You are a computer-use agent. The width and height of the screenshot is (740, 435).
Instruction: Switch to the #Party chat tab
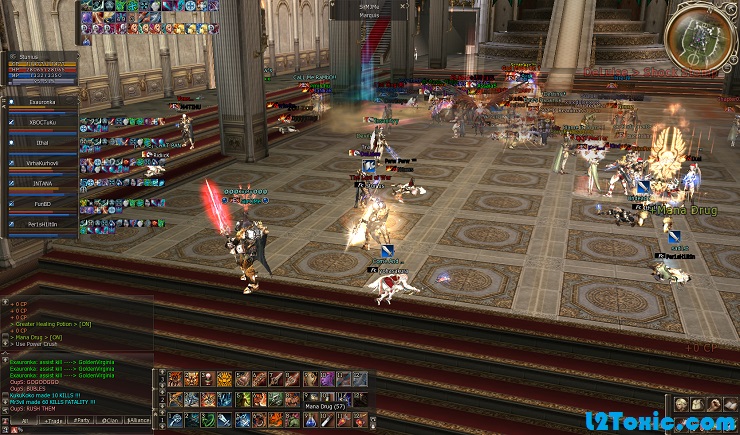(x=80, y=421)
